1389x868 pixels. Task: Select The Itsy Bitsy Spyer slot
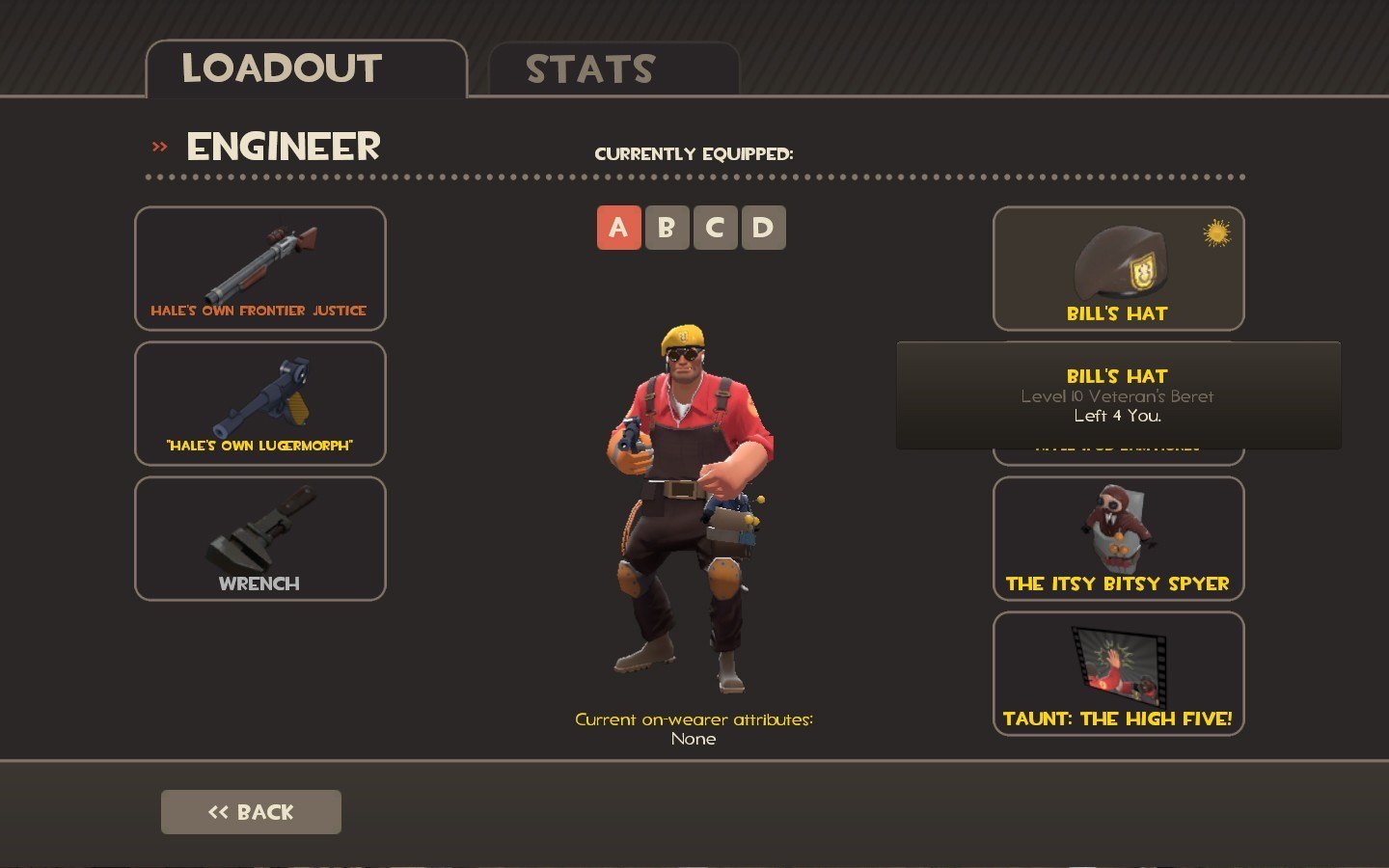pos(1118,538)
